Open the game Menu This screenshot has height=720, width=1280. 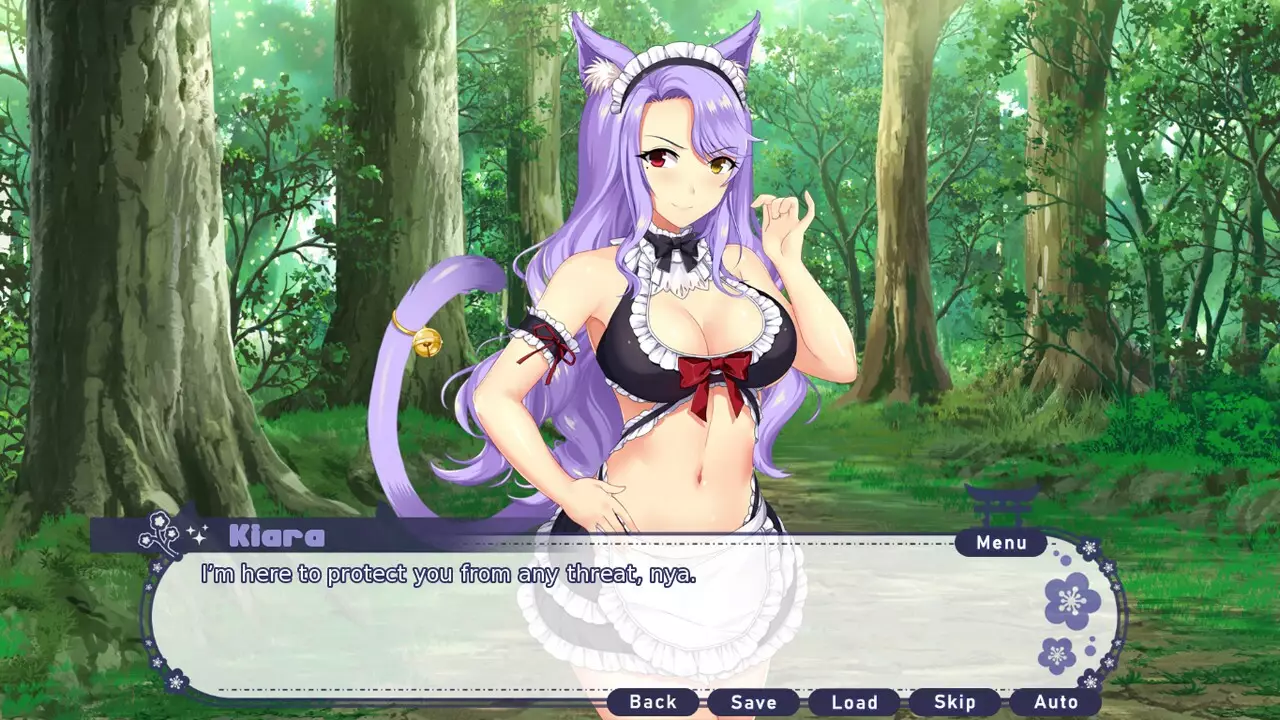1000,542
